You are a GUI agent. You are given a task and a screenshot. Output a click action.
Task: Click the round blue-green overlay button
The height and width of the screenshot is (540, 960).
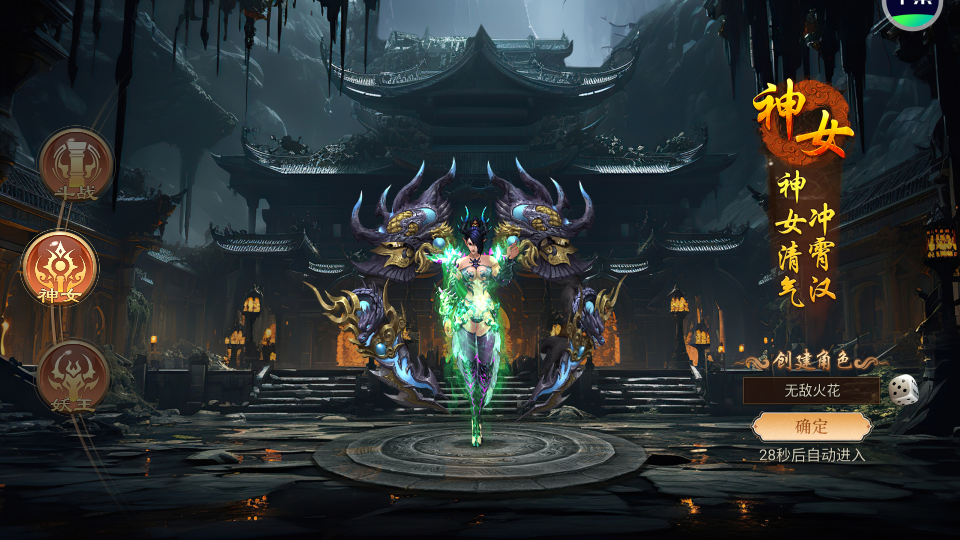(910, 10)
